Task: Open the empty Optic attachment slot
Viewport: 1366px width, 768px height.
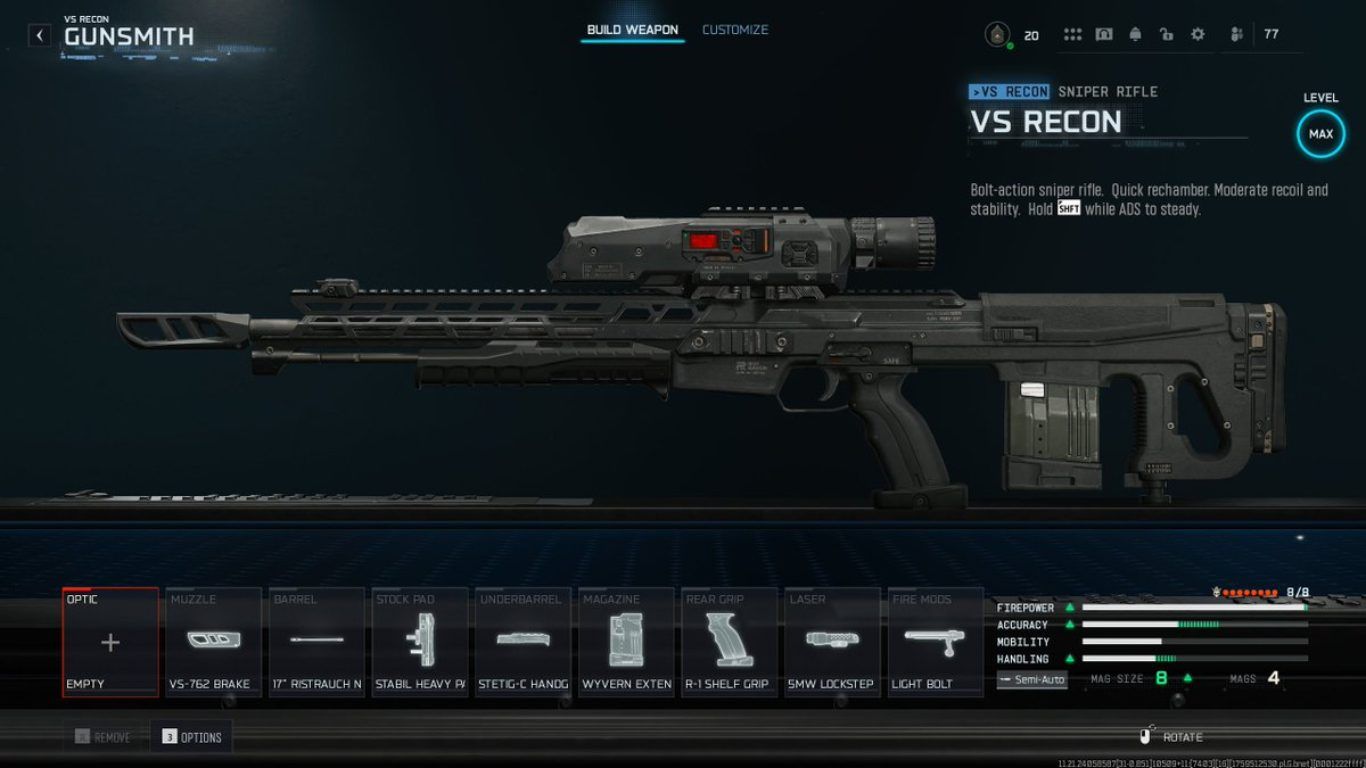Action: [x=110, y=642]
